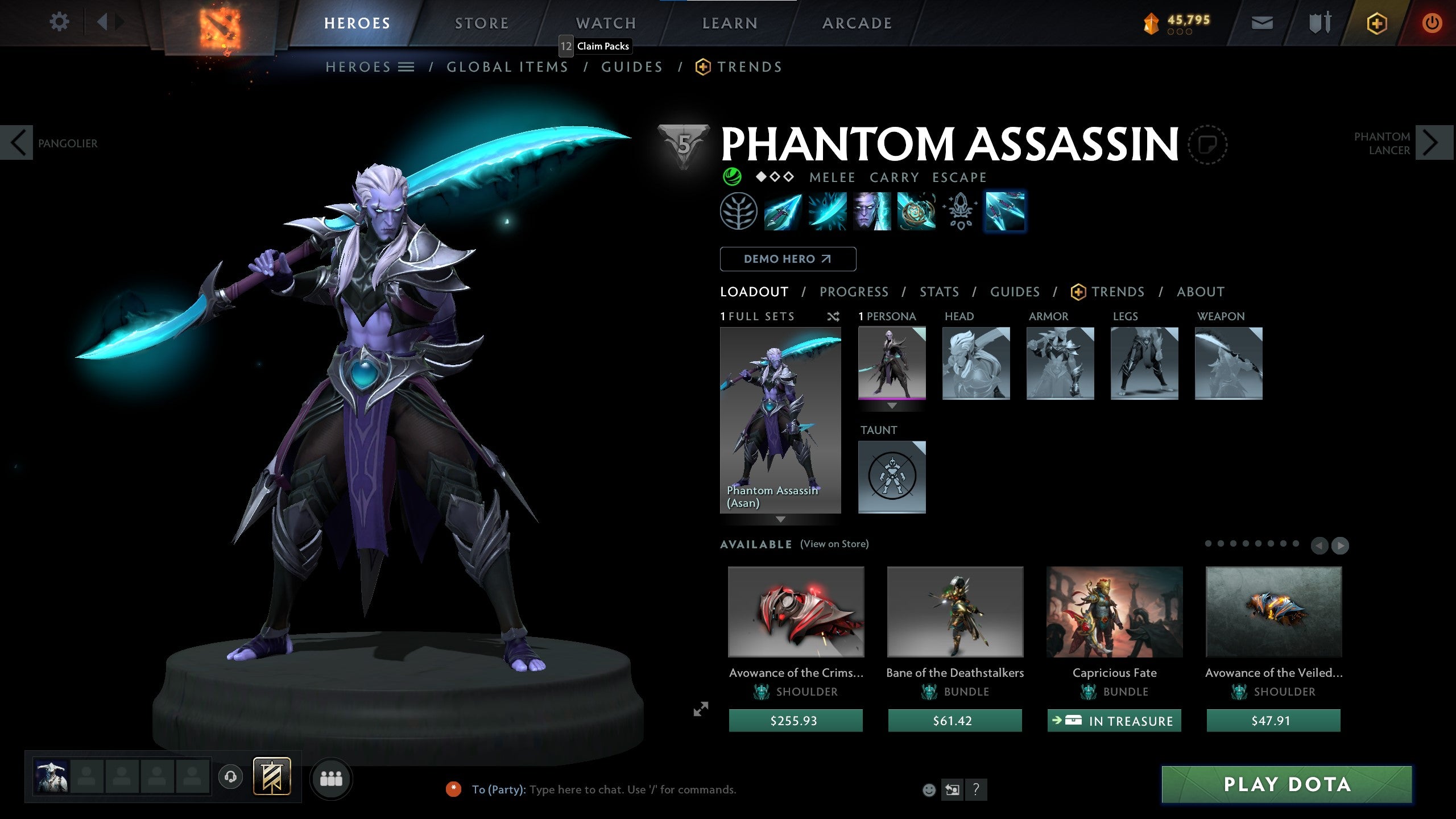
Task: Switch to the Progress tab
Action: 854,292
